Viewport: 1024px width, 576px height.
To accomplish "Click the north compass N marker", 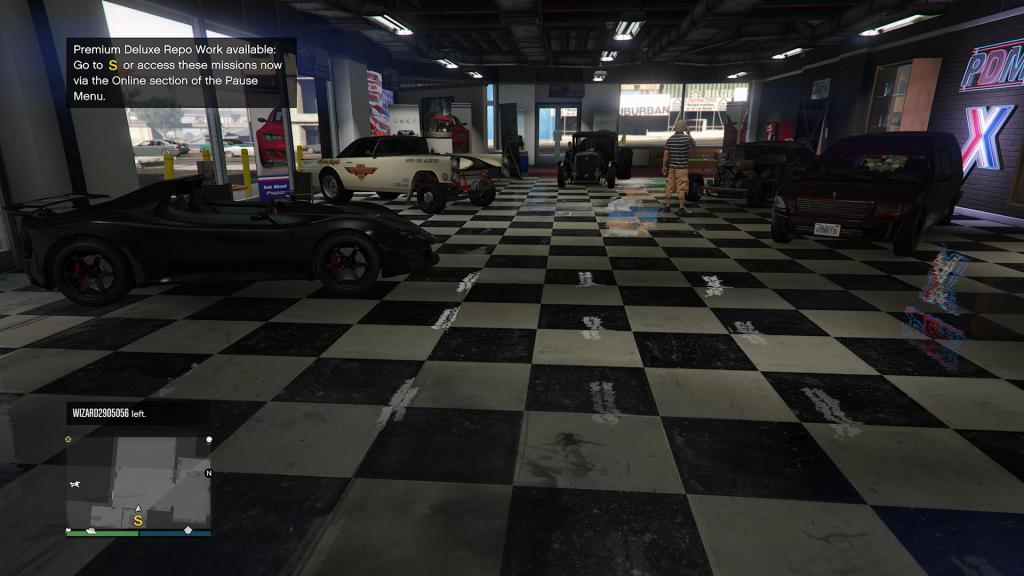I will pyautogui.click(x=209, y=473).
